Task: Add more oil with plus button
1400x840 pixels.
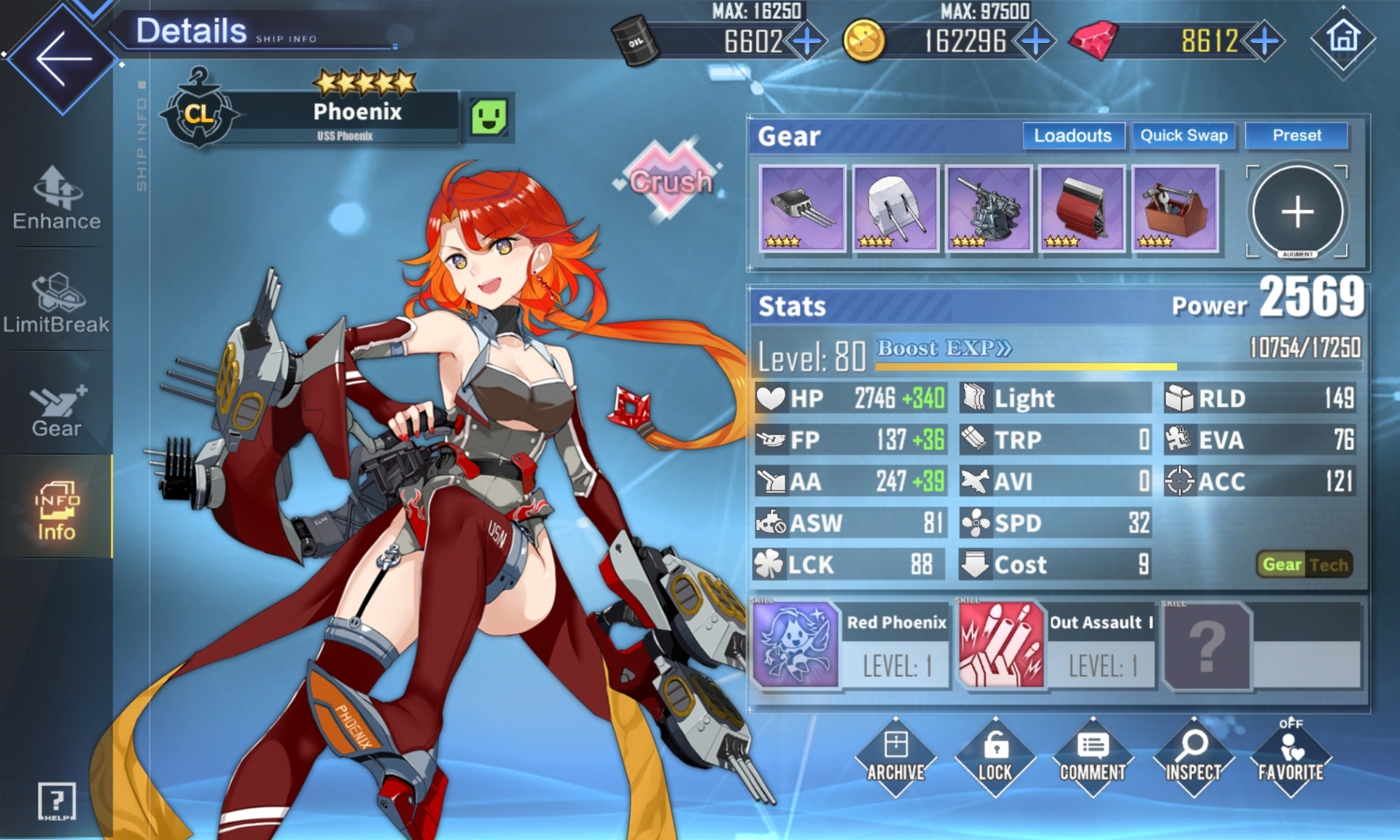Action: click(807, 41)
